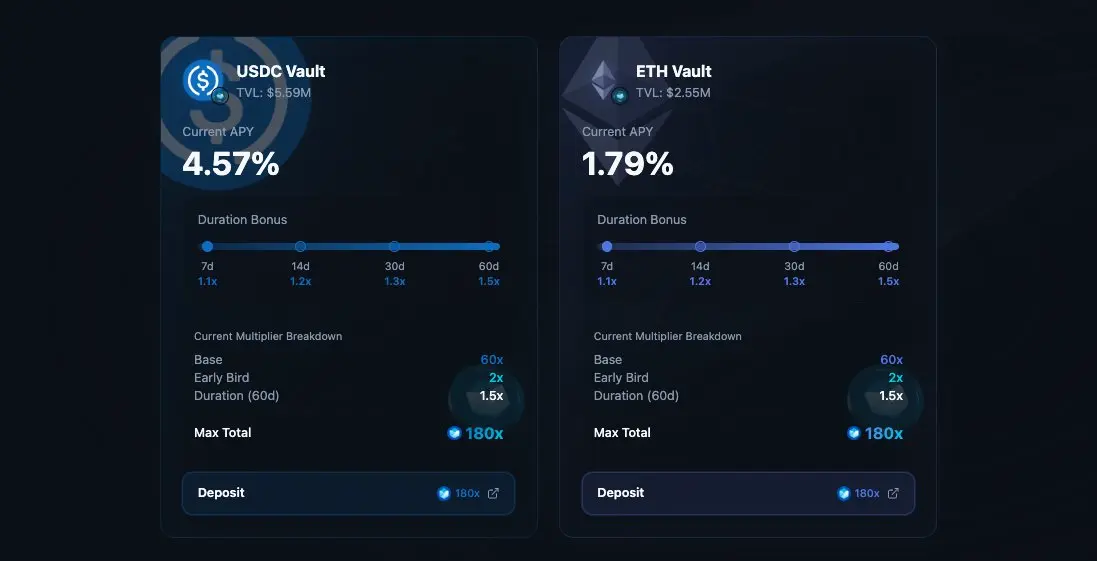This screenshot has height=561, width=1097.
Task: Click the USDC coin icon
Action: (x=203, y=80)
